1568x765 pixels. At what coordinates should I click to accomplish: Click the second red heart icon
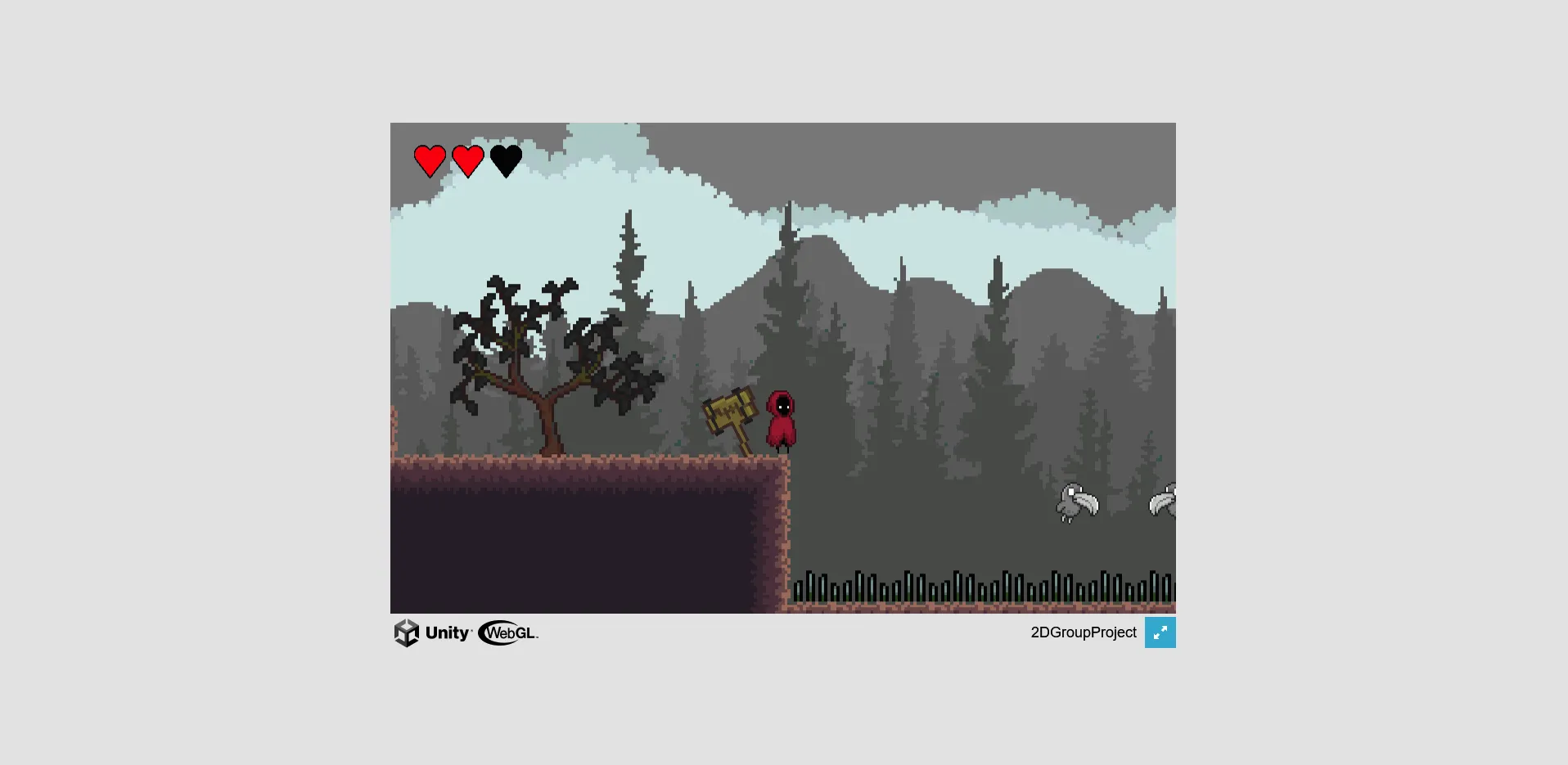[x=468, y=160]
